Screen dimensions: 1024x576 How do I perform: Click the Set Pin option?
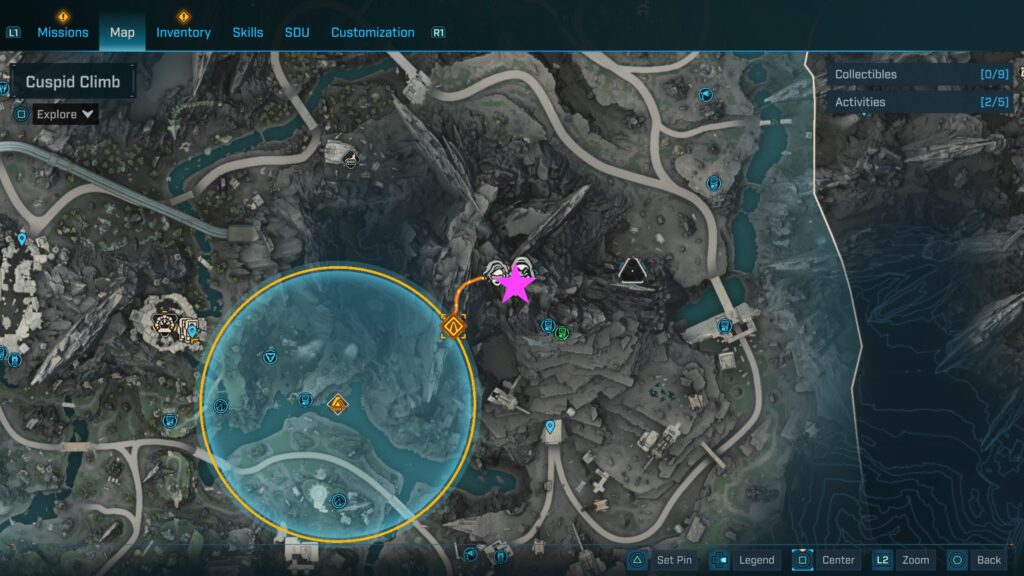click(662, 560)
